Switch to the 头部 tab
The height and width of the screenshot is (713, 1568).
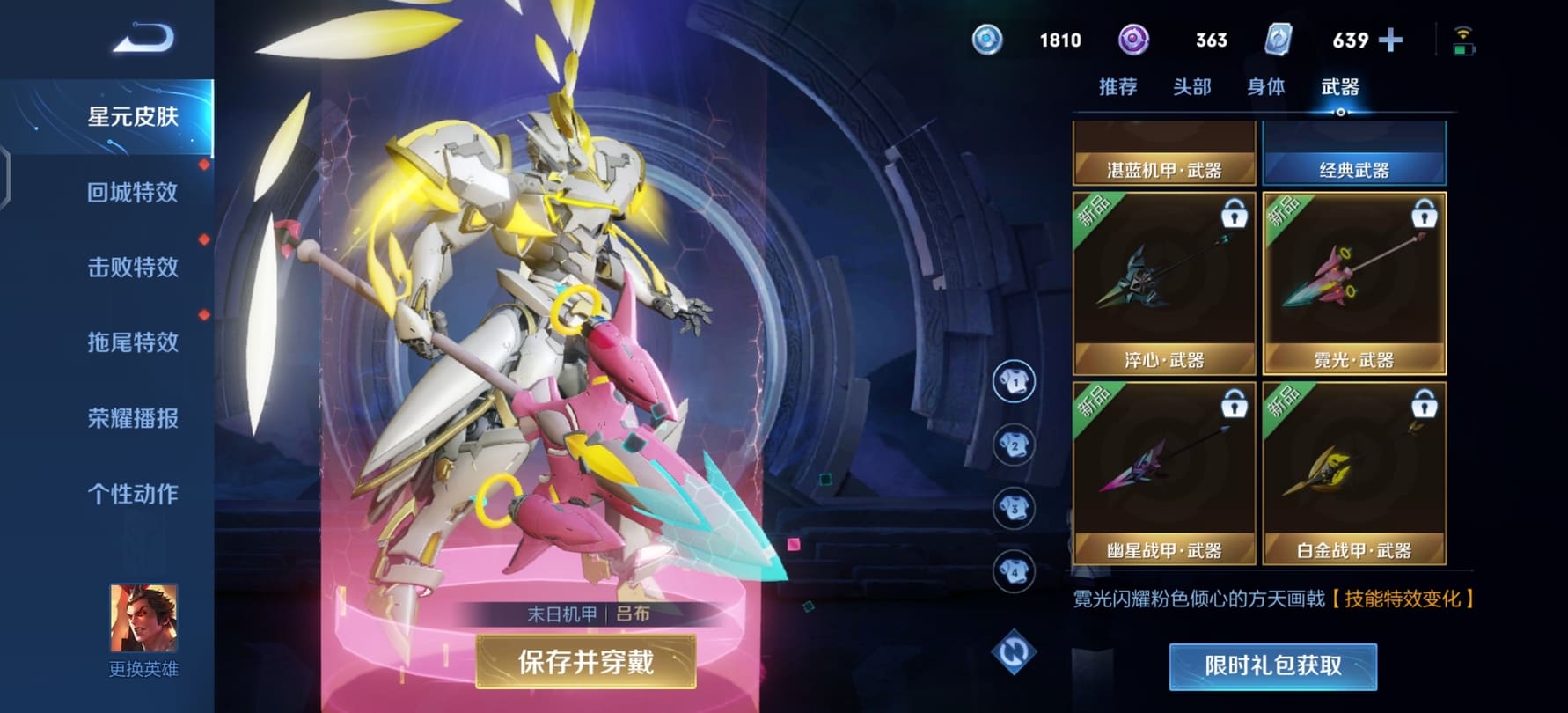[x=1191, y=87]
